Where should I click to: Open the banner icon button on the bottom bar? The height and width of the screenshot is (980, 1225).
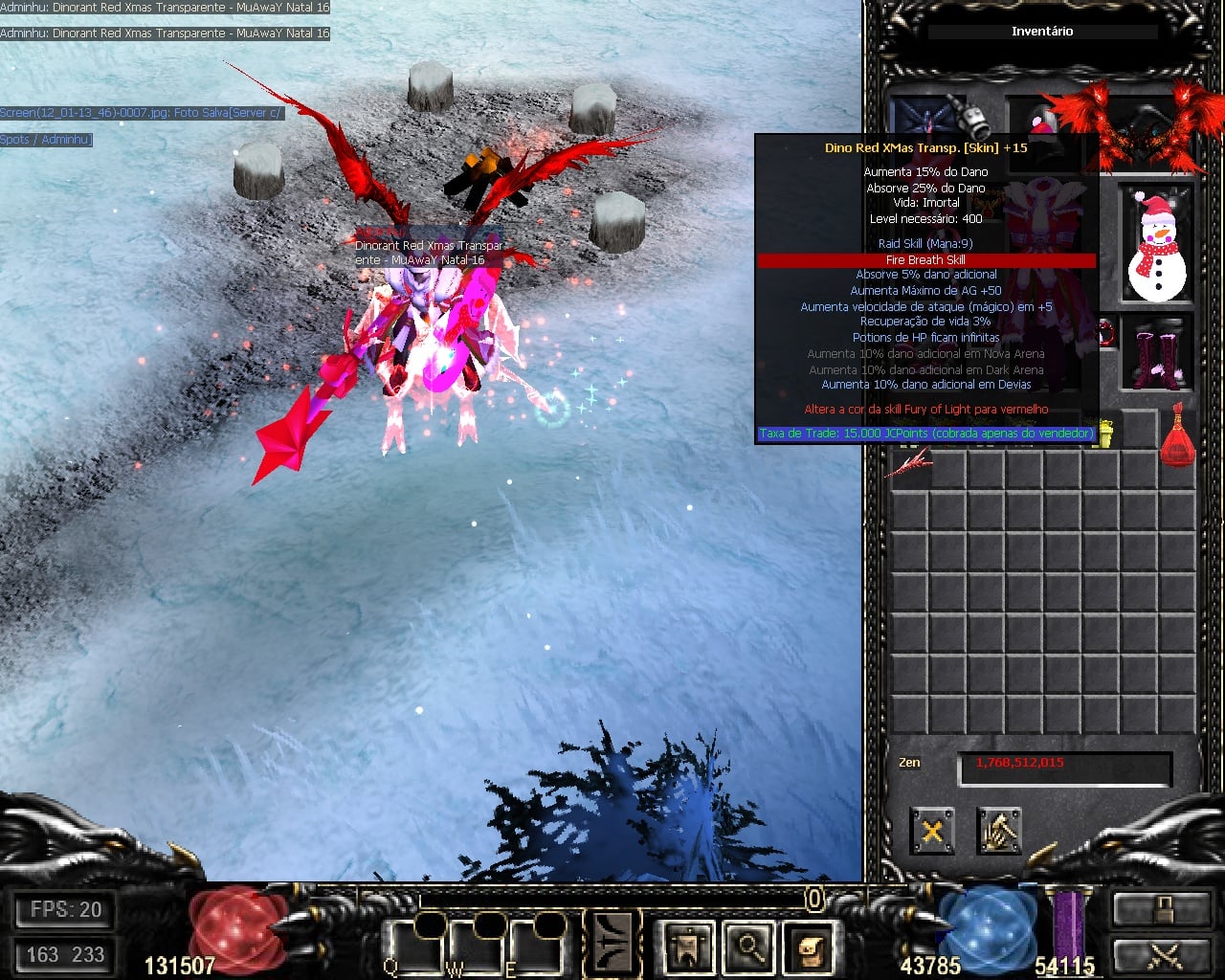point(689,948)
